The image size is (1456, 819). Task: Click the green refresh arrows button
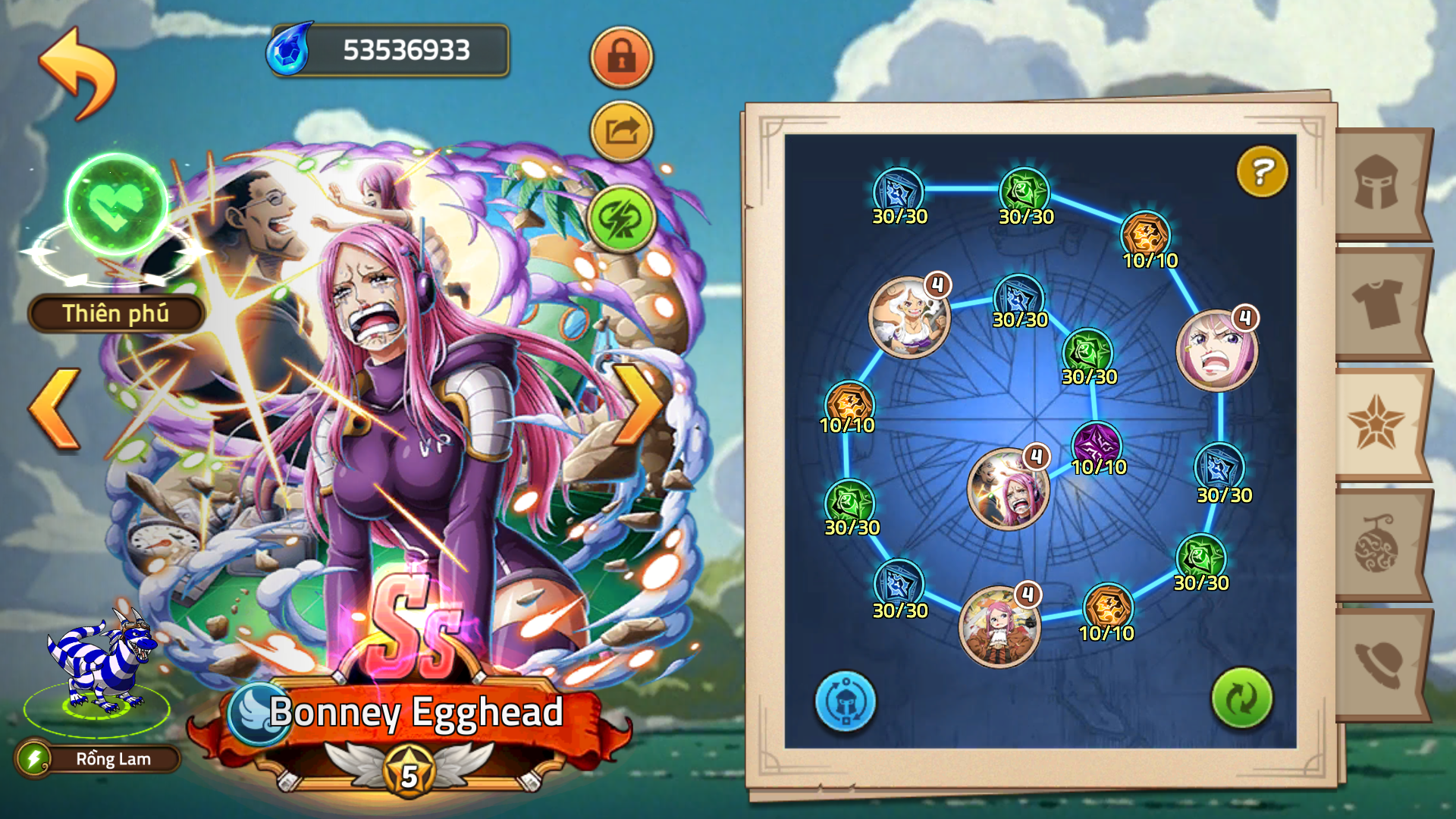[x=1241, y=698]
